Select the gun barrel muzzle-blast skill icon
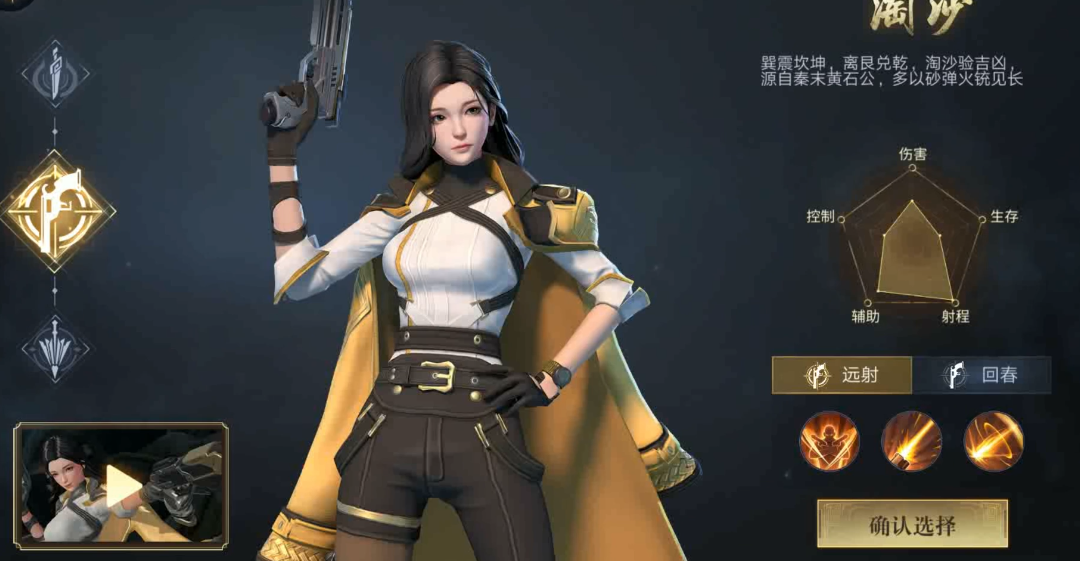Viewport: 1080px width, 561px height. click(x=911, y=441)
